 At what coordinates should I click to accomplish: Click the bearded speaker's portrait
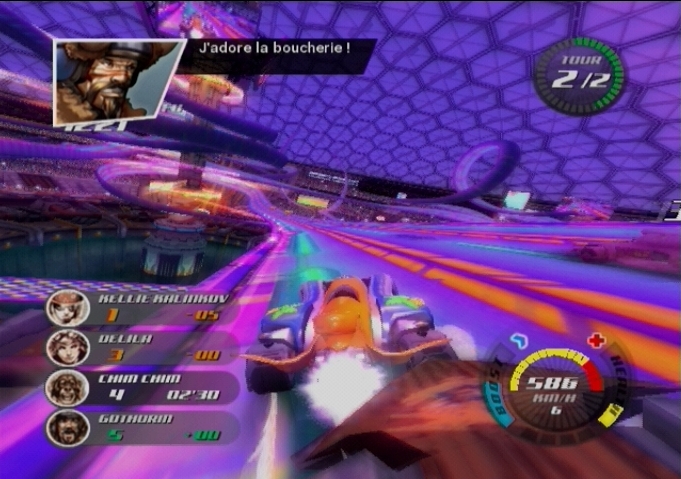pos(115,82)
